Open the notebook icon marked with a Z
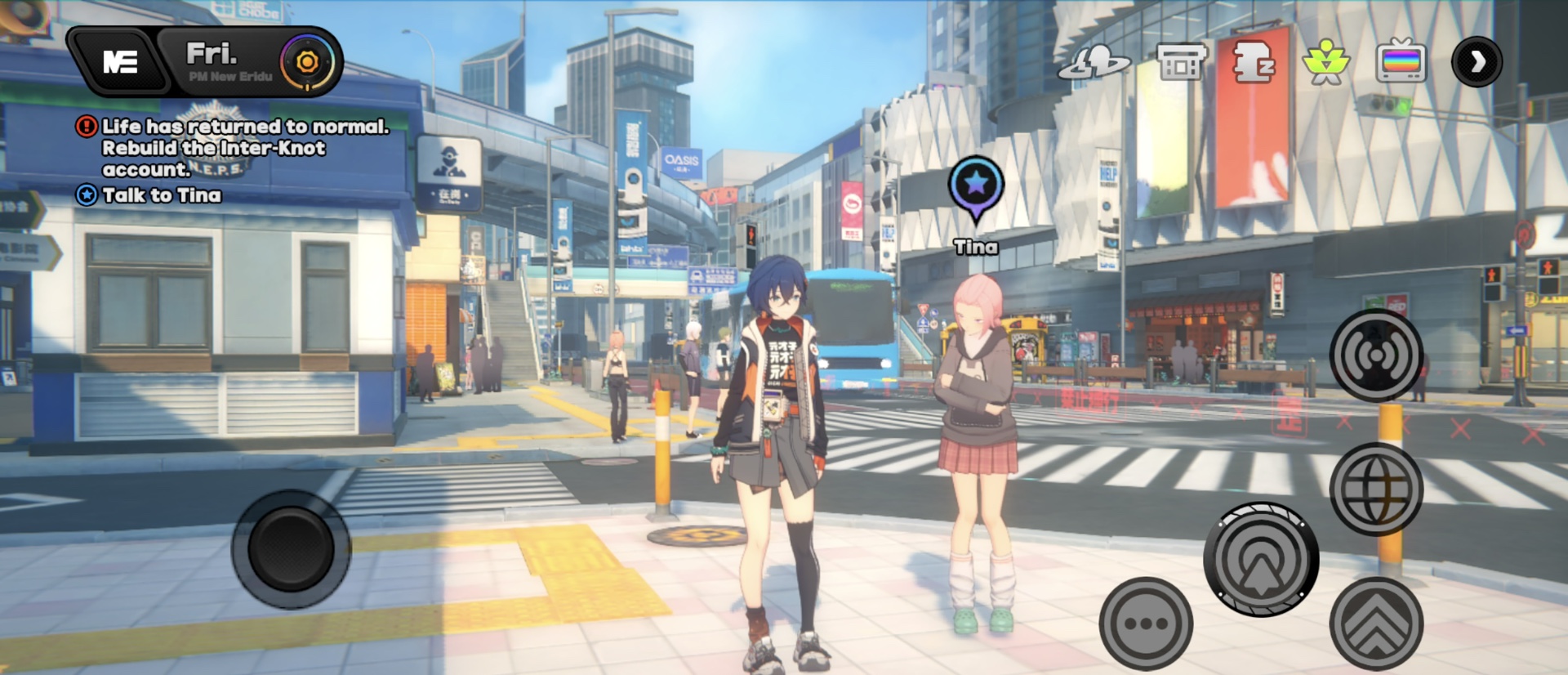Screen dimensions: 1568x675 click(1254, 62)
